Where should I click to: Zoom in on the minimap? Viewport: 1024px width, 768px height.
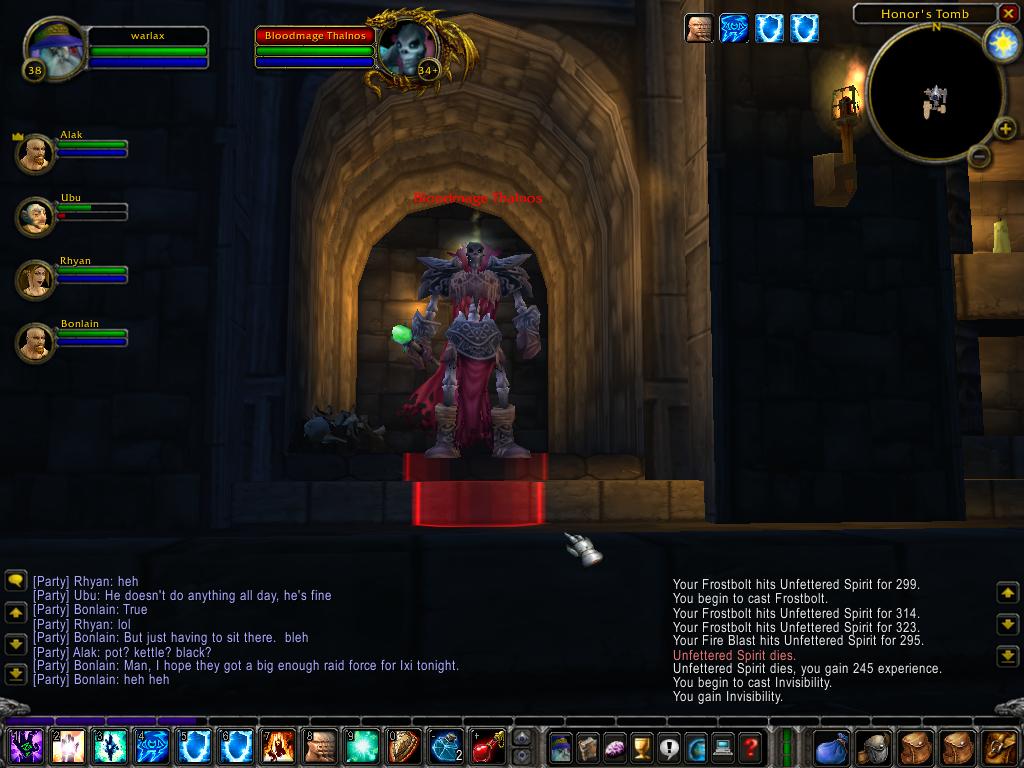(x=1005, y=128)
